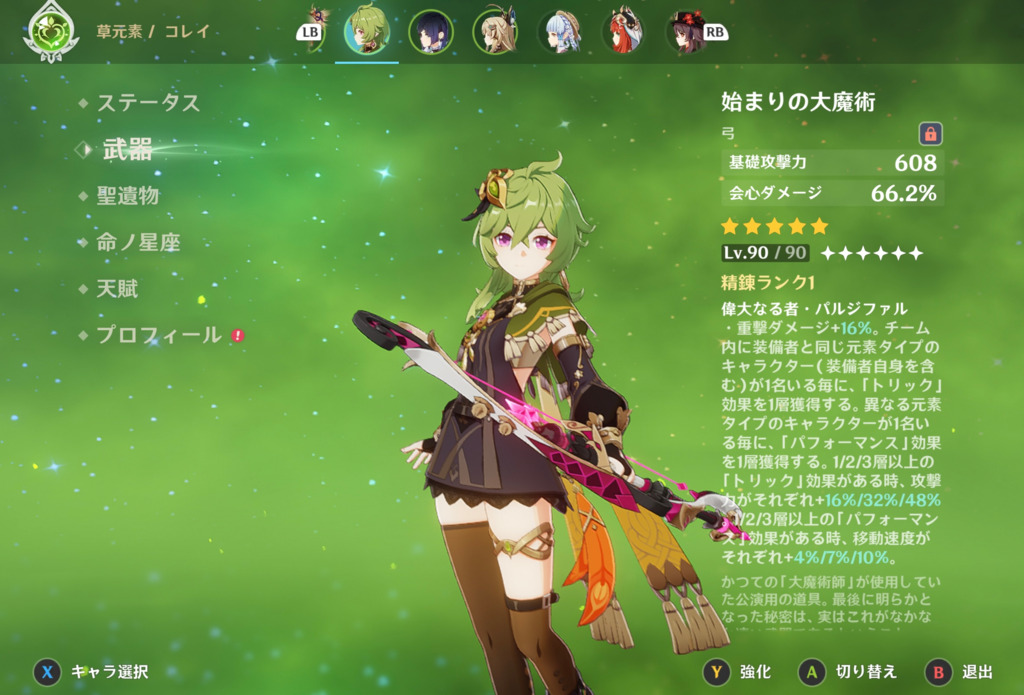Select the green-haired Collei portrait

click(367, 31)
